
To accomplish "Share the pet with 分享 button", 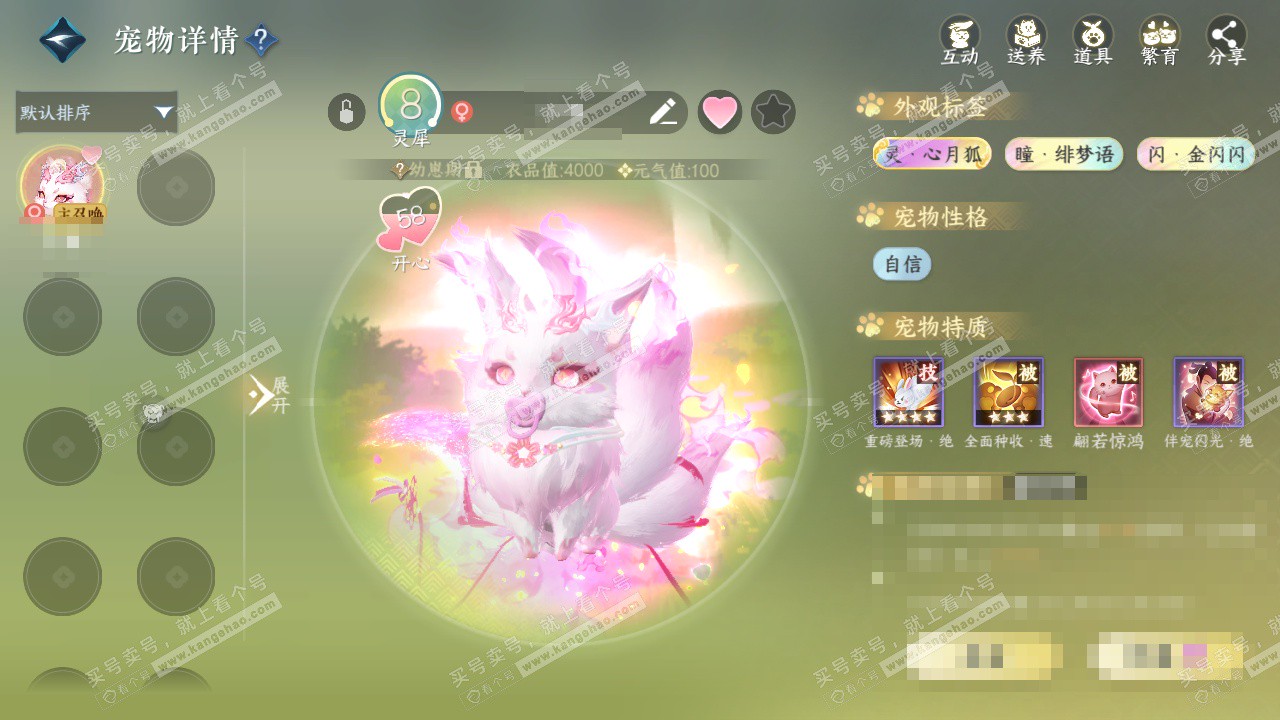I will point(1227,40).
